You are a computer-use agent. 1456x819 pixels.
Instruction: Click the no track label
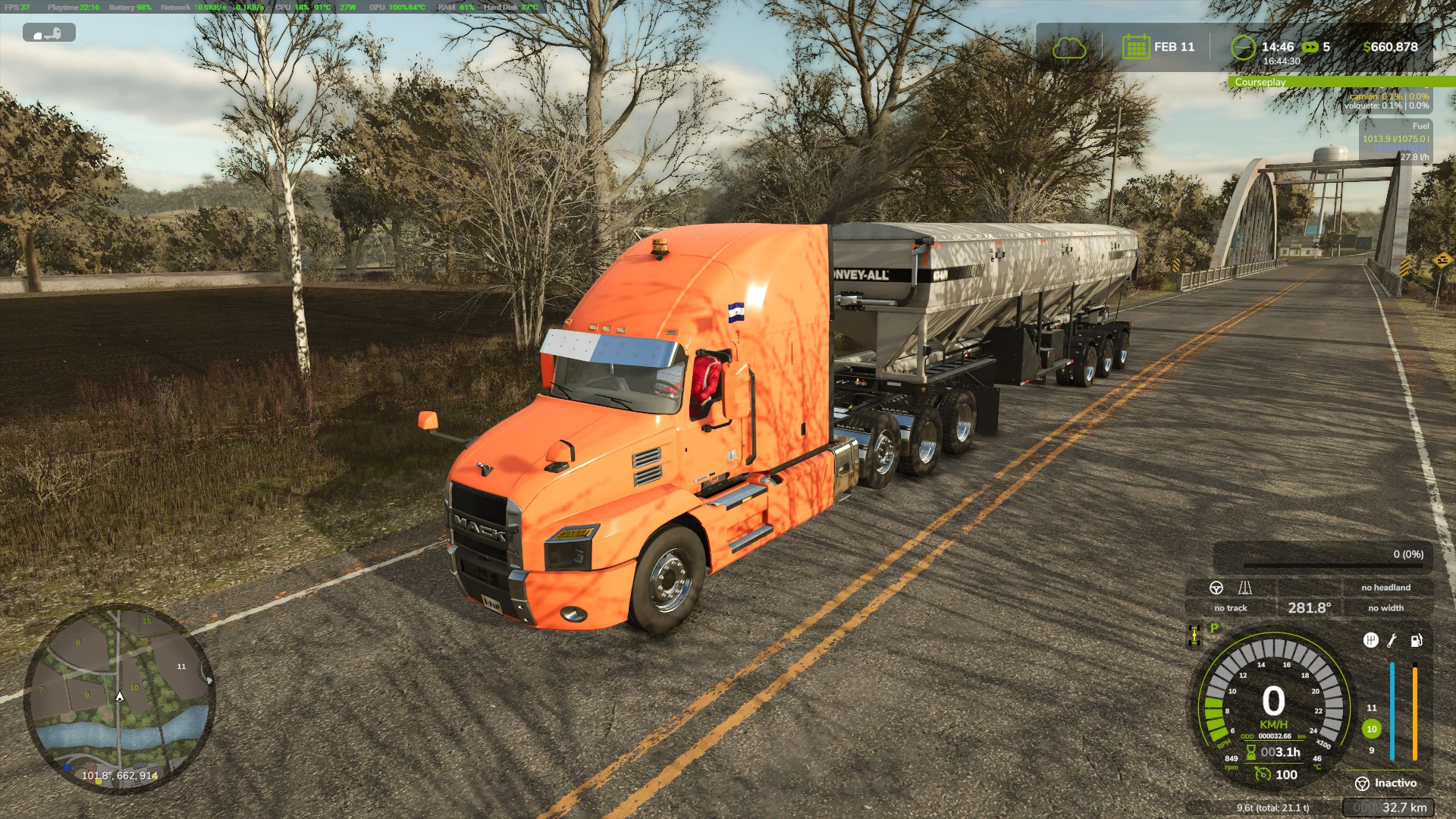tap(1230, 607)
